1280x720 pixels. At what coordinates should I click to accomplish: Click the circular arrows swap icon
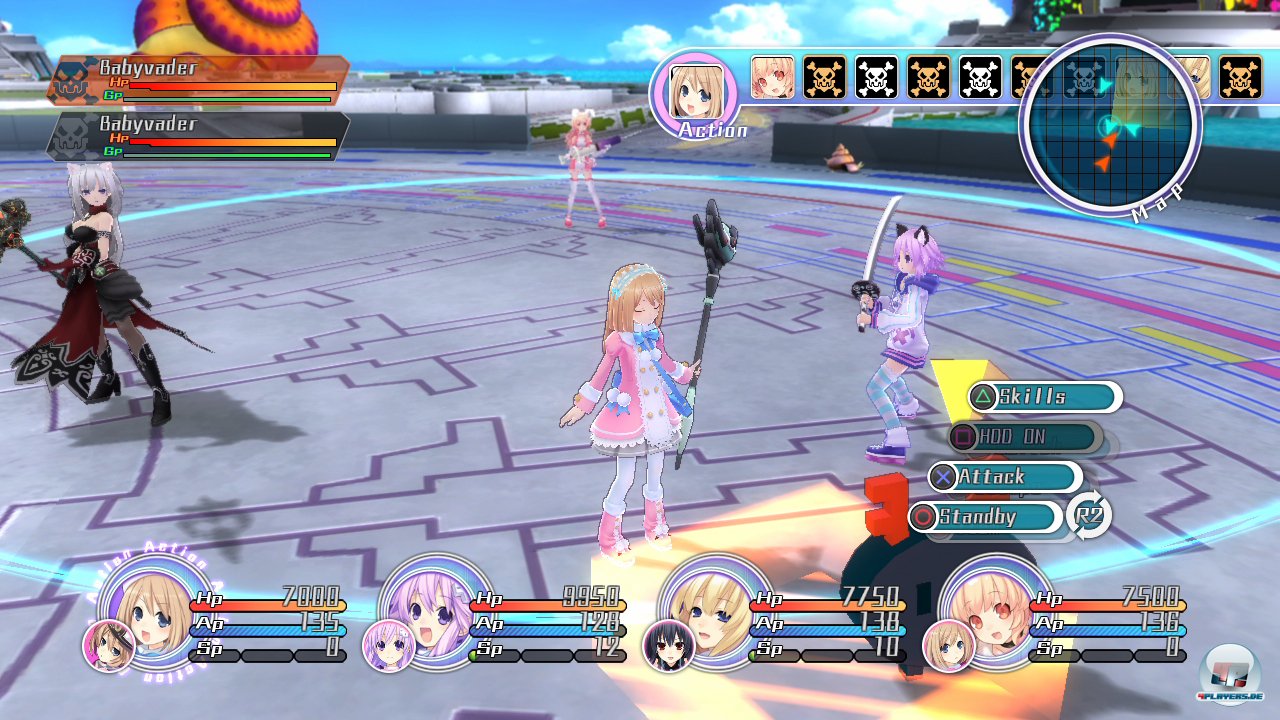coord(1089,516)
